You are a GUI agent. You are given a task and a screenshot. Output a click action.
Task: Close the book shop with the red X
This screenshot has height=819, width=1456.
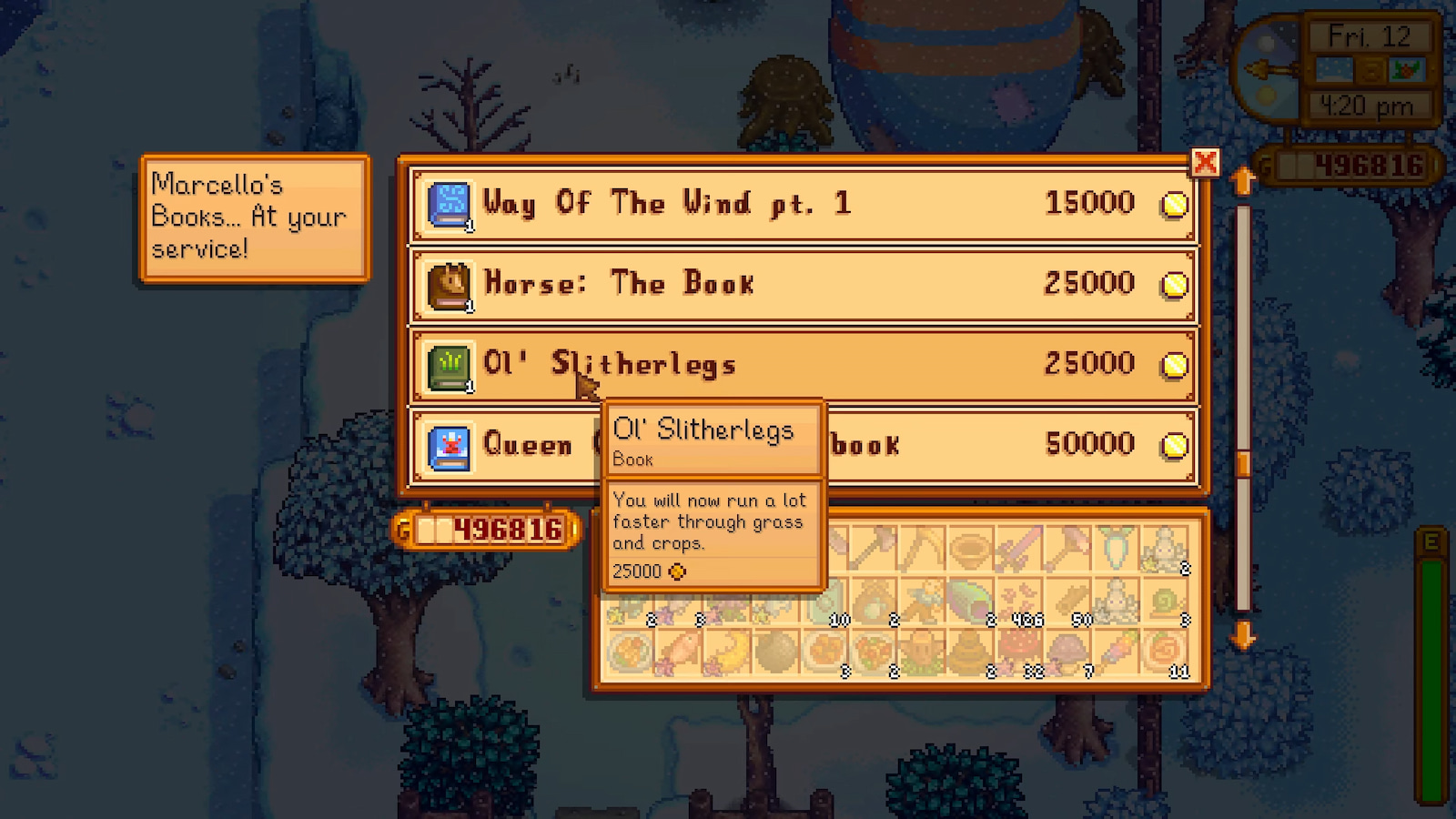pyautogui.click(x=1207, y=164)
